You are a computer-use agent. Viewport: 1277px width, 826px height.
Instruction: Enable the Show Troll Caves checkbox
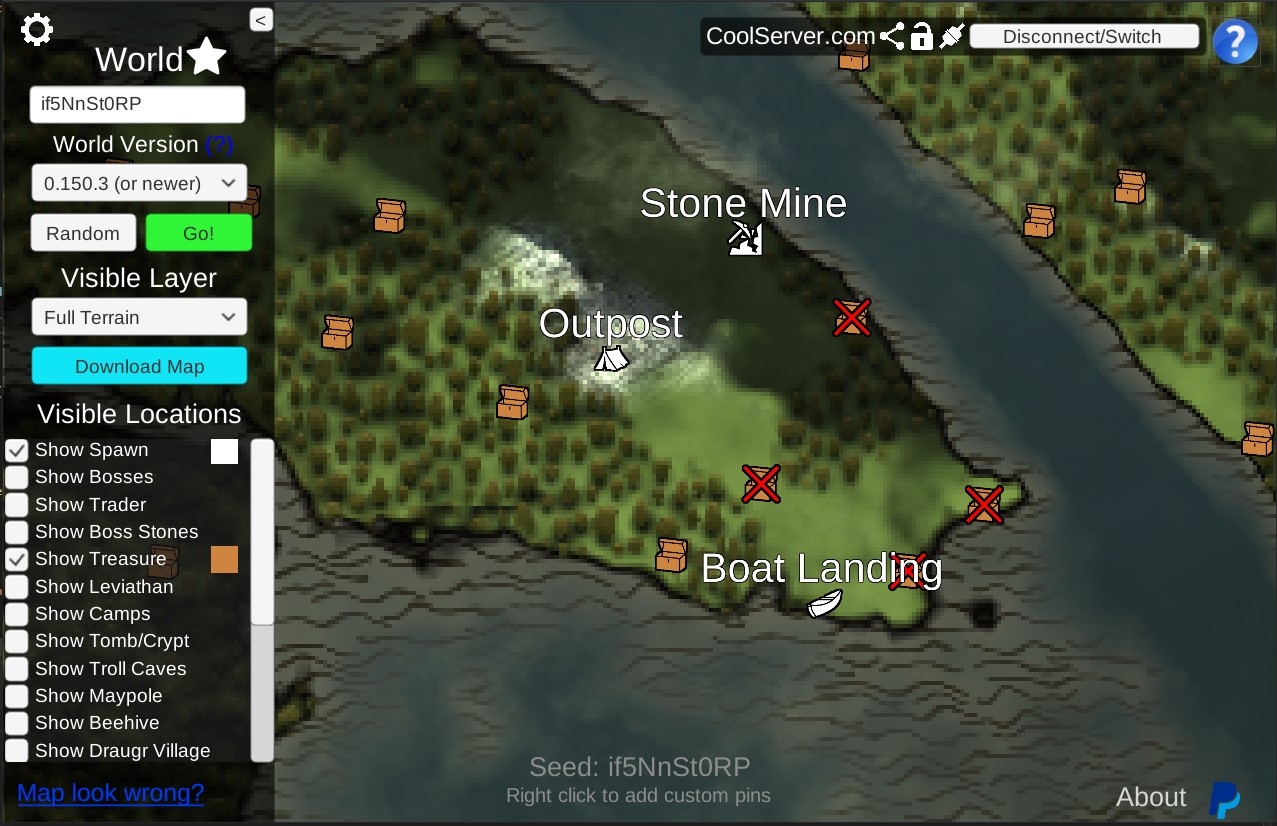(17, 669)
